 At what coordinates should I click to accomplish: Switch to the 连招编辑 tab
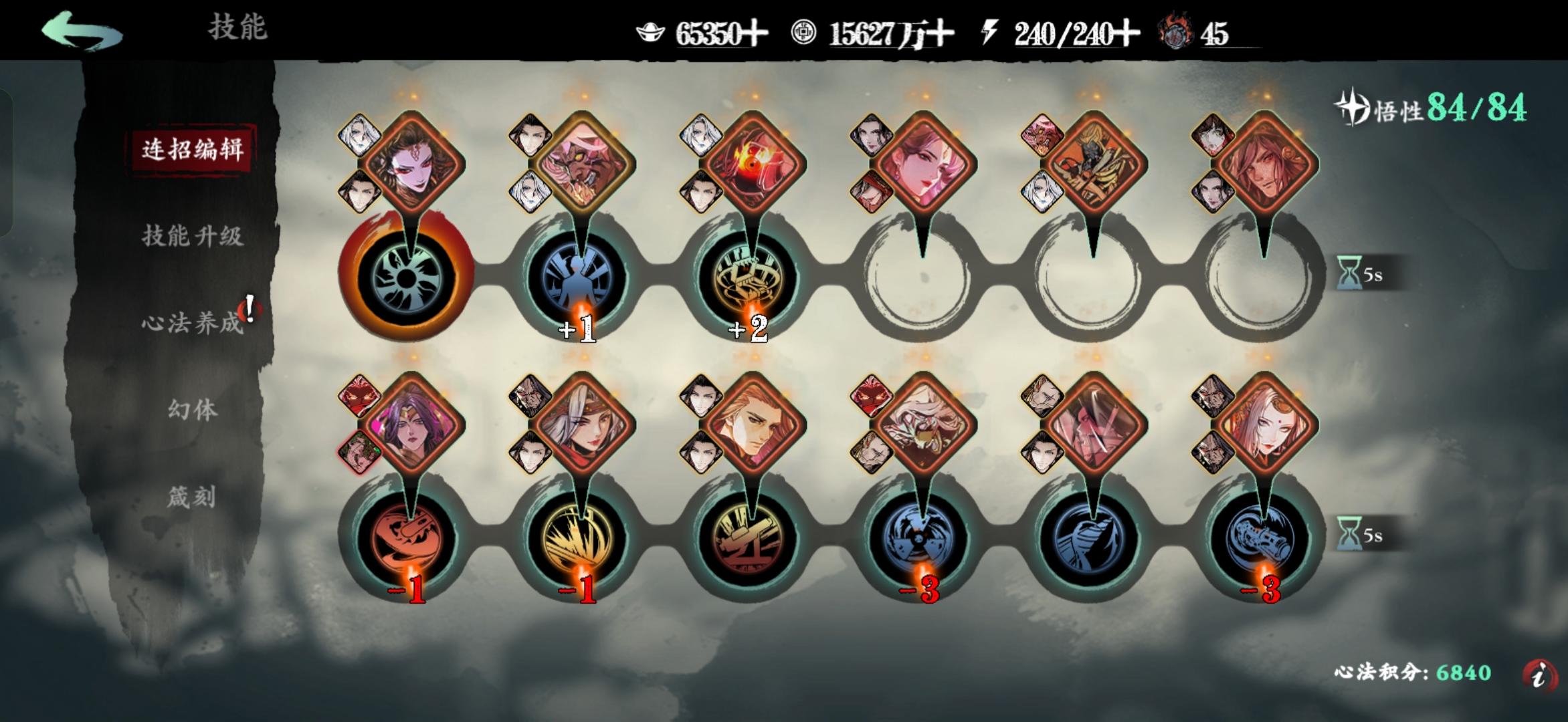pos(193,150)
